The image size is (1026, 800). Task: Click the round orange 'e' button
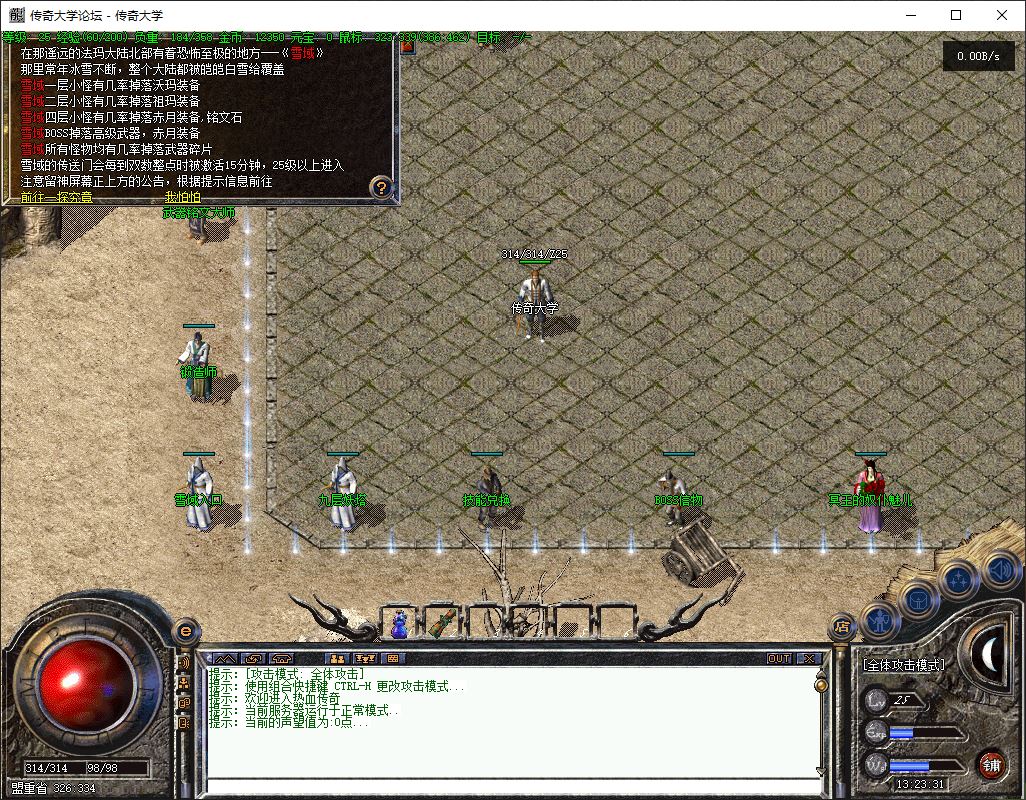(184, 631)
